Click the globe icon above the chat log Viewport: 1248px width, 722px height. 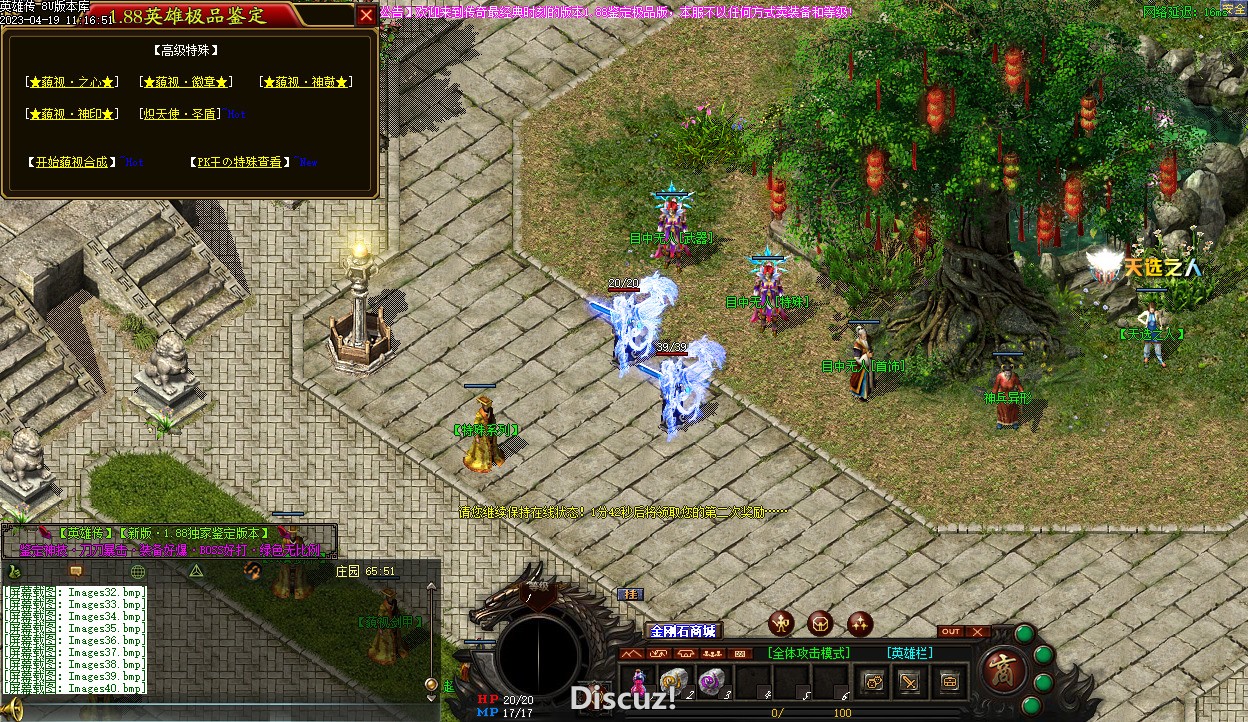click(138, 571)
